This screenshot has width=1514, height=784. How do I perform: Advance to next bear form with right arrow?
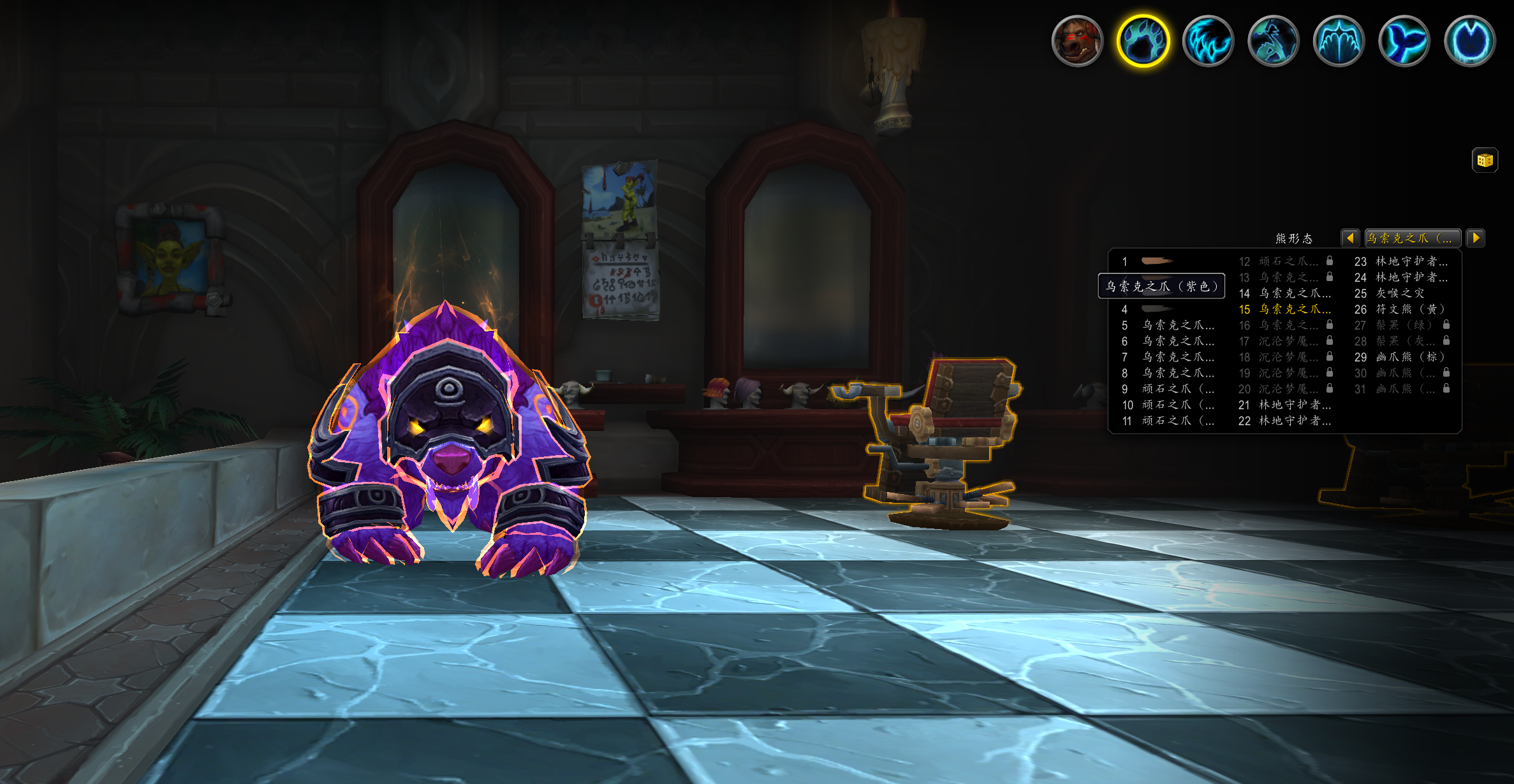1476,238
